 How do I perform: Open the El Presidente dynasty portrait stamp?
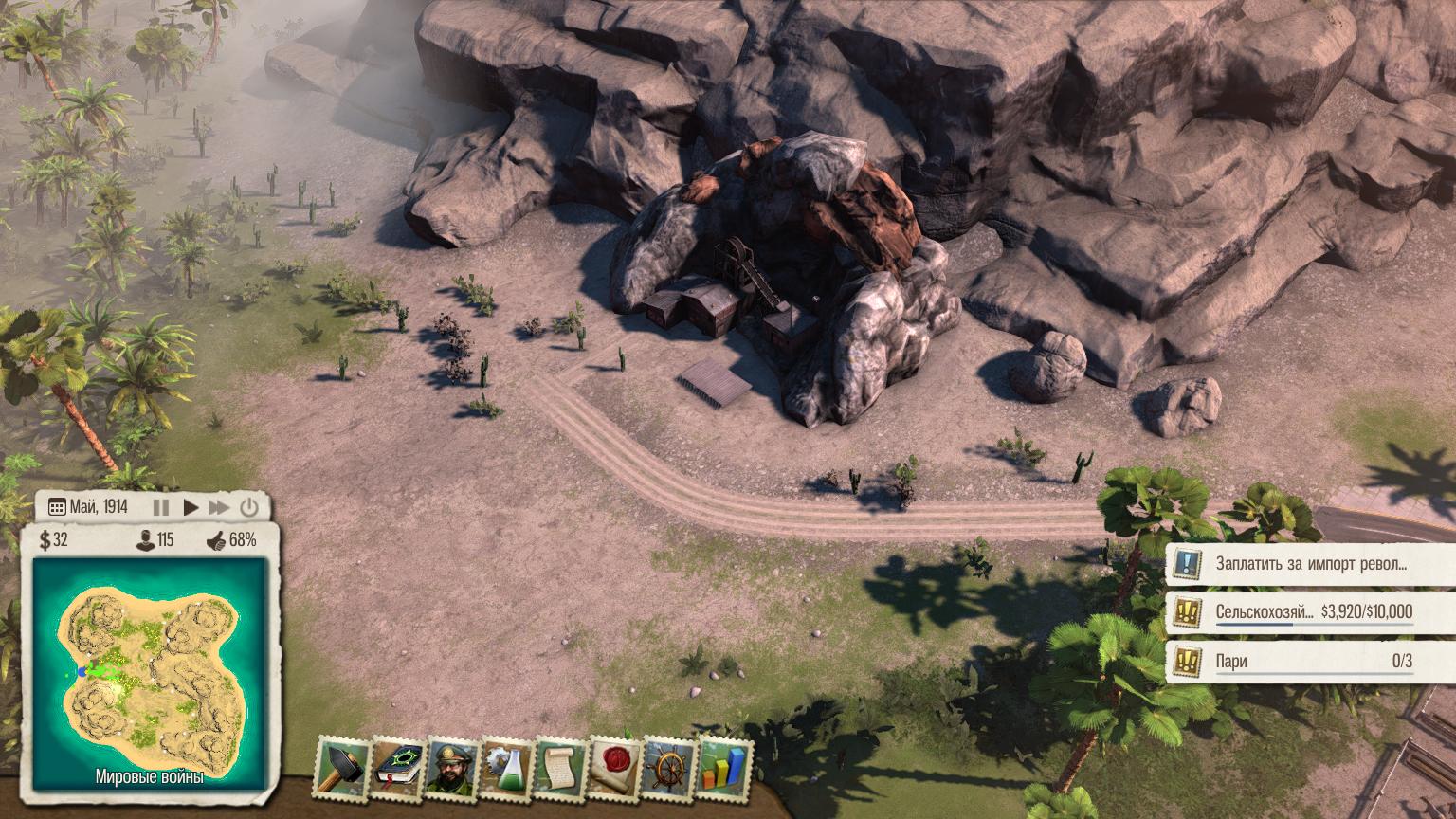pyautogui.click(x=451, y=767)
